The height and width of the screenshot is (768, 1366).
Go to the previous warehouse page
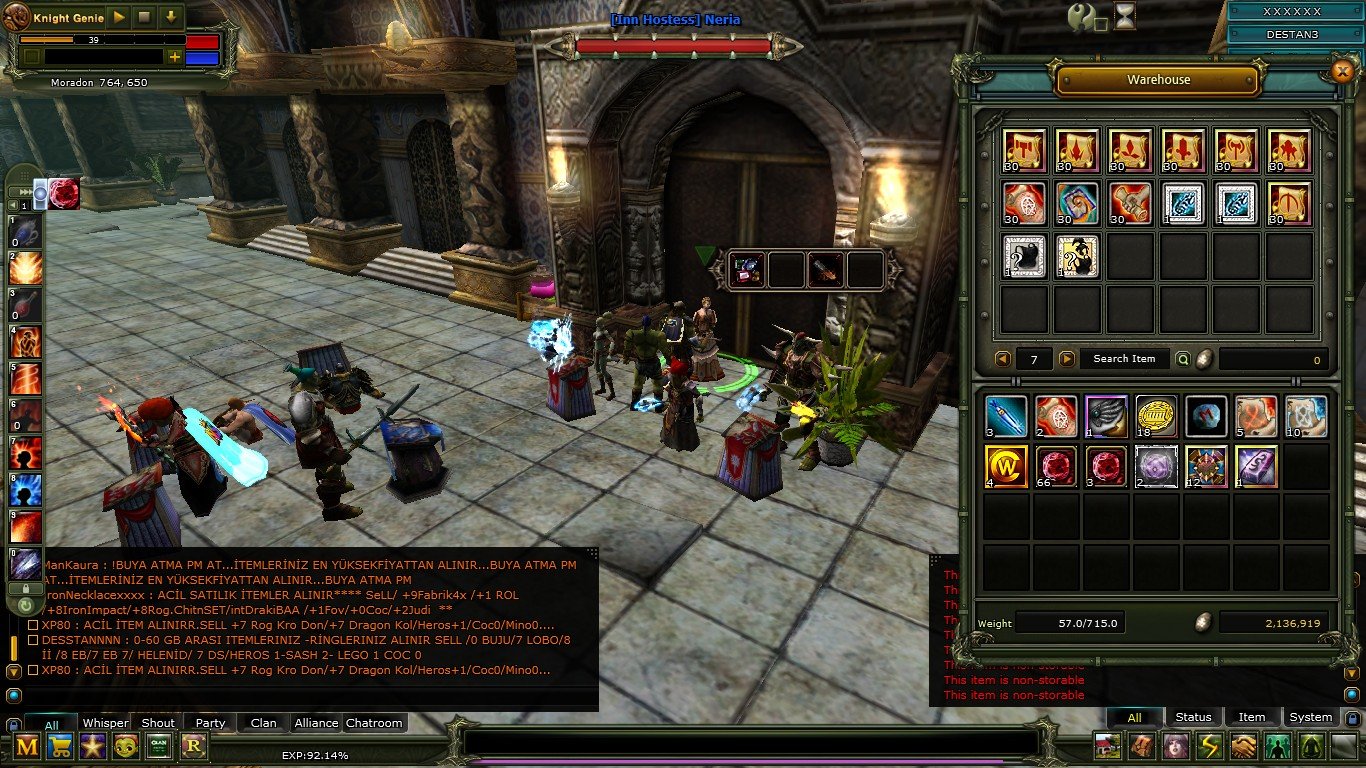click(x=1002, y=359)
